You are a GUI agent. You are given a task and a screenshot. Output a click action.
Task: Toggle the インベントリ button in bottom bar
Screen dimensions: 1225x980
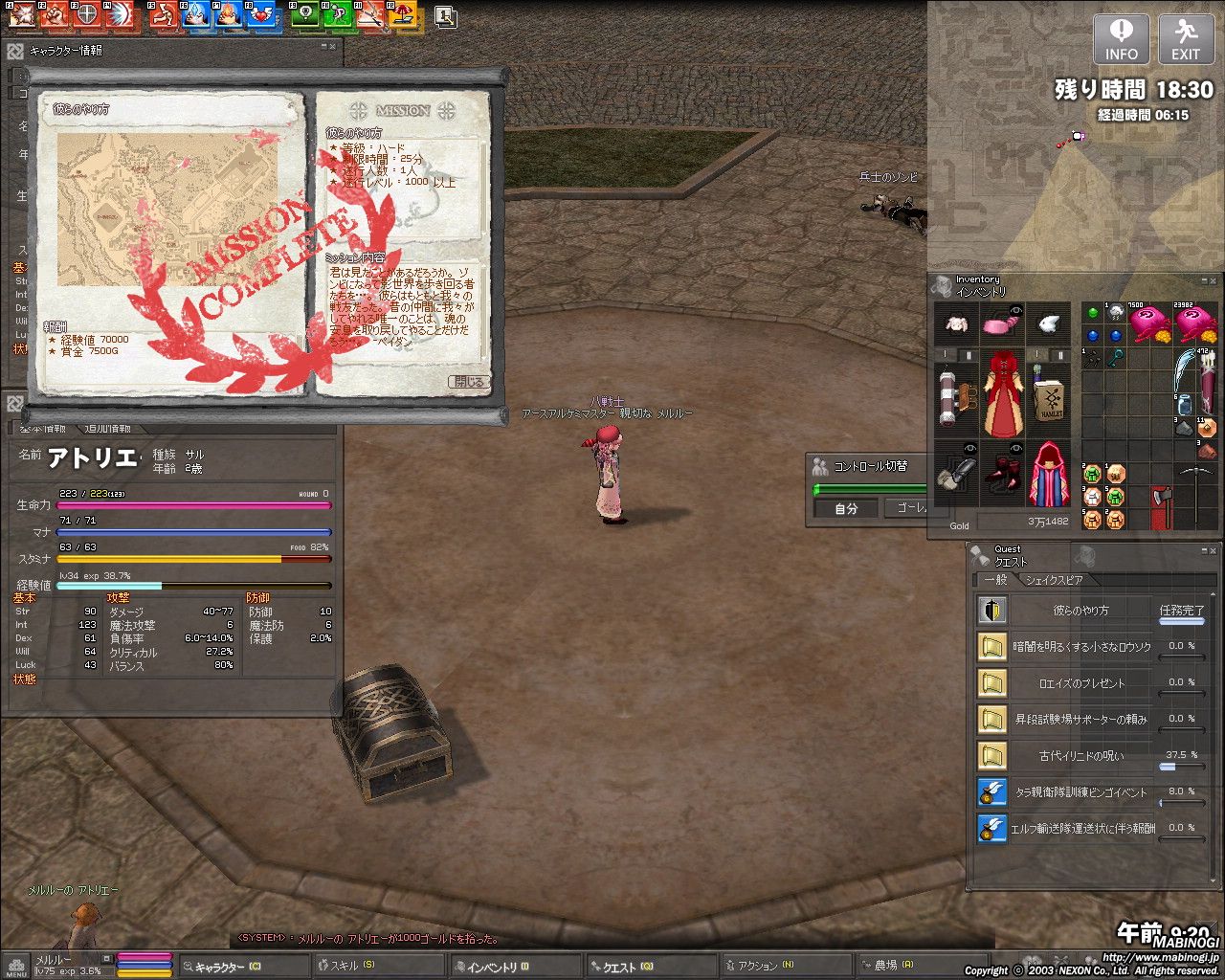click(x=492, y=967)
